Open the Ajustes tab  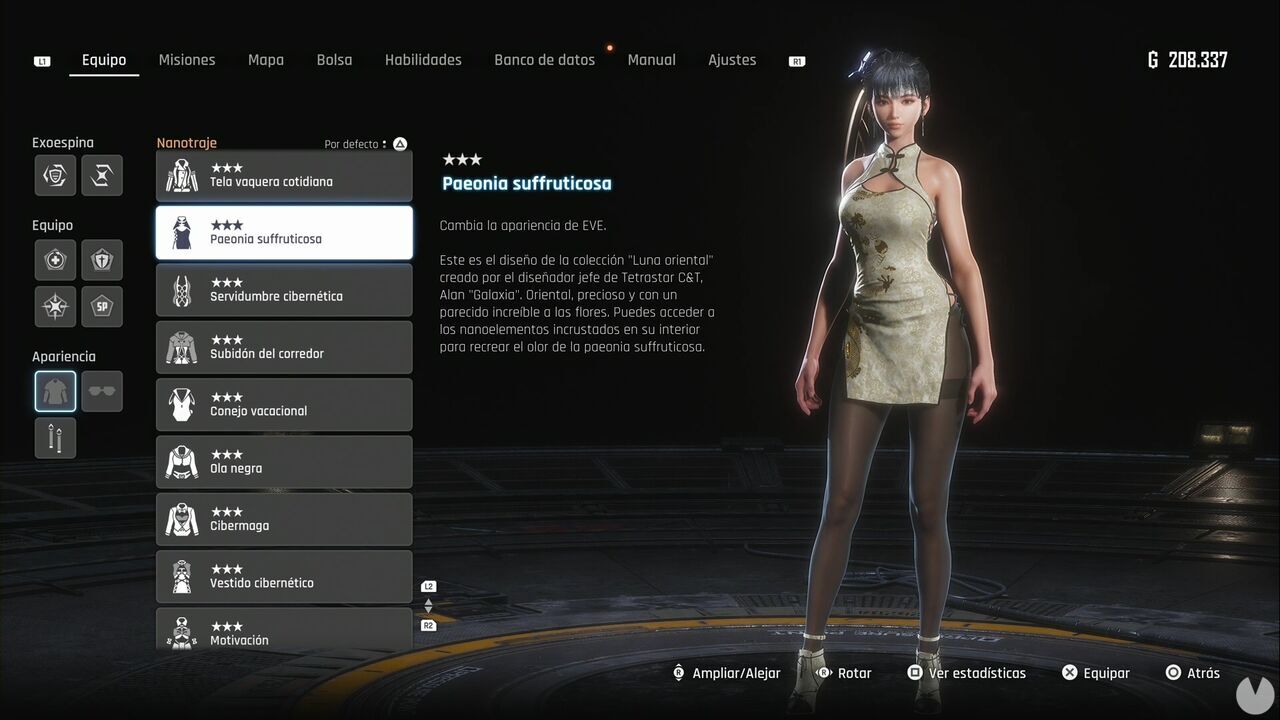coord(732,60)
